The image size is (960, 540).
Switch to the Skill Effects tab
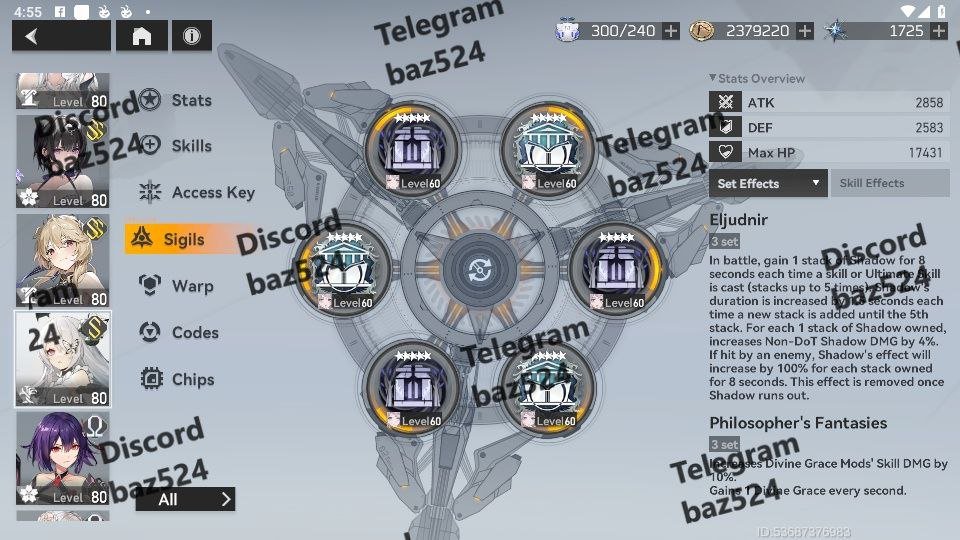(889, 184)
